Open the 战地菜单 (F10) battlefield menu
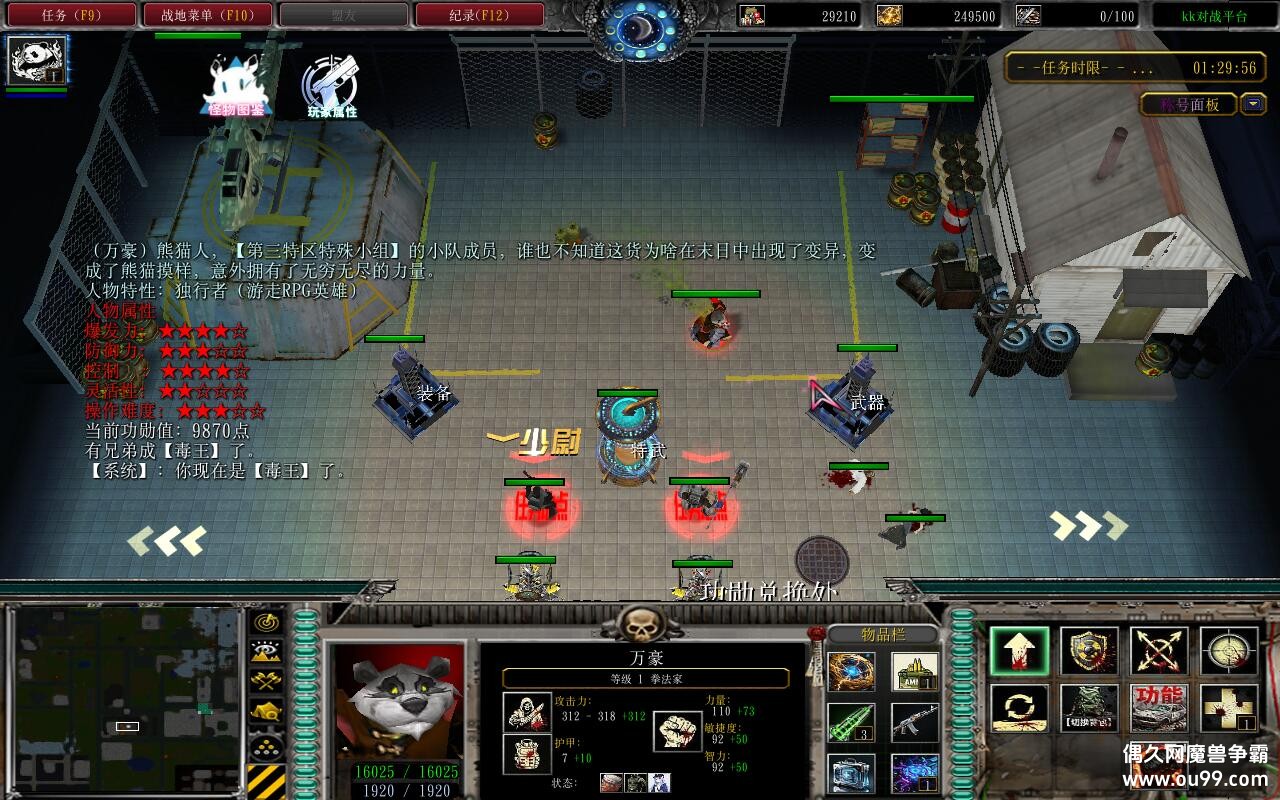The image size is (1280, 800). click(x=207, y=15)
